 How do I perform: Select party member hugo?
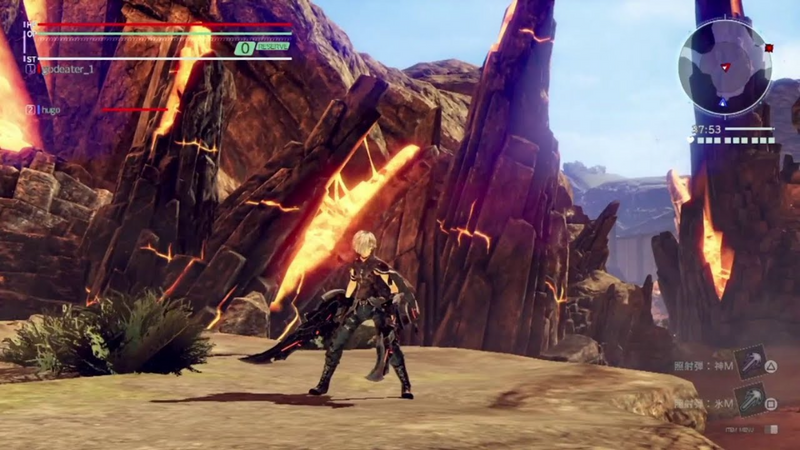coord(49,109)
